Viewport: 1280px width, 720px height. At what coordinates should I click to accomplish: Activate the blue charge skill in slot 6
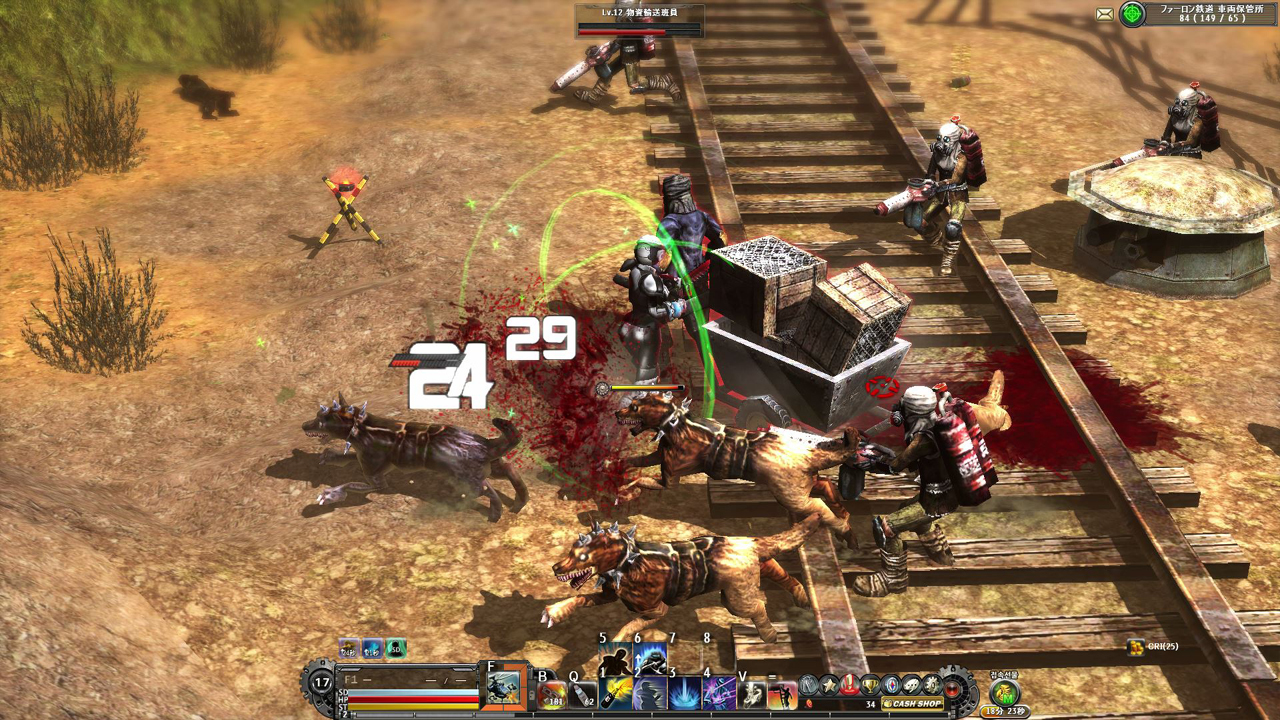650,658
